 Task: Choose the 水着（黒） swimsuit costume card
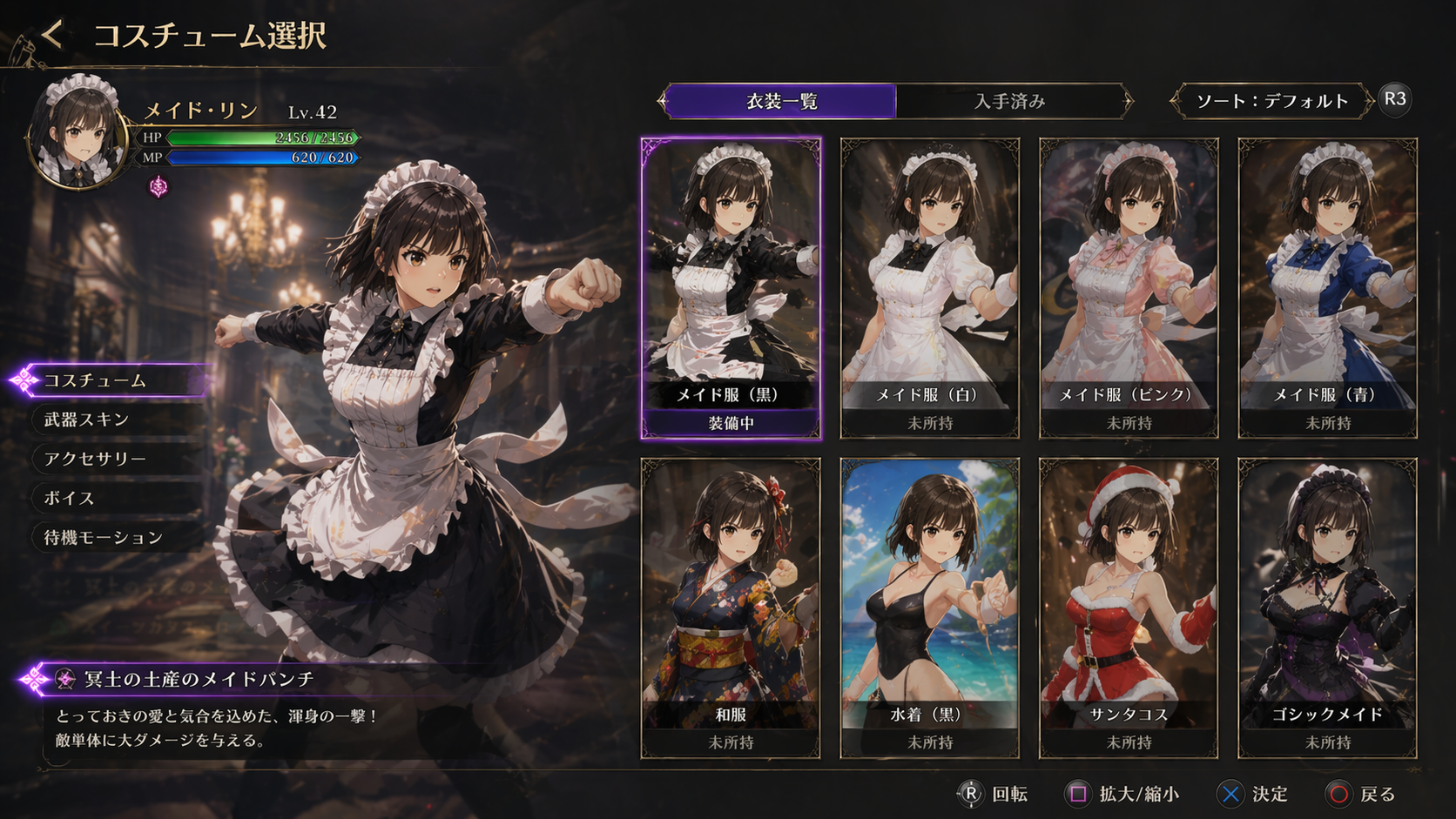929,608
